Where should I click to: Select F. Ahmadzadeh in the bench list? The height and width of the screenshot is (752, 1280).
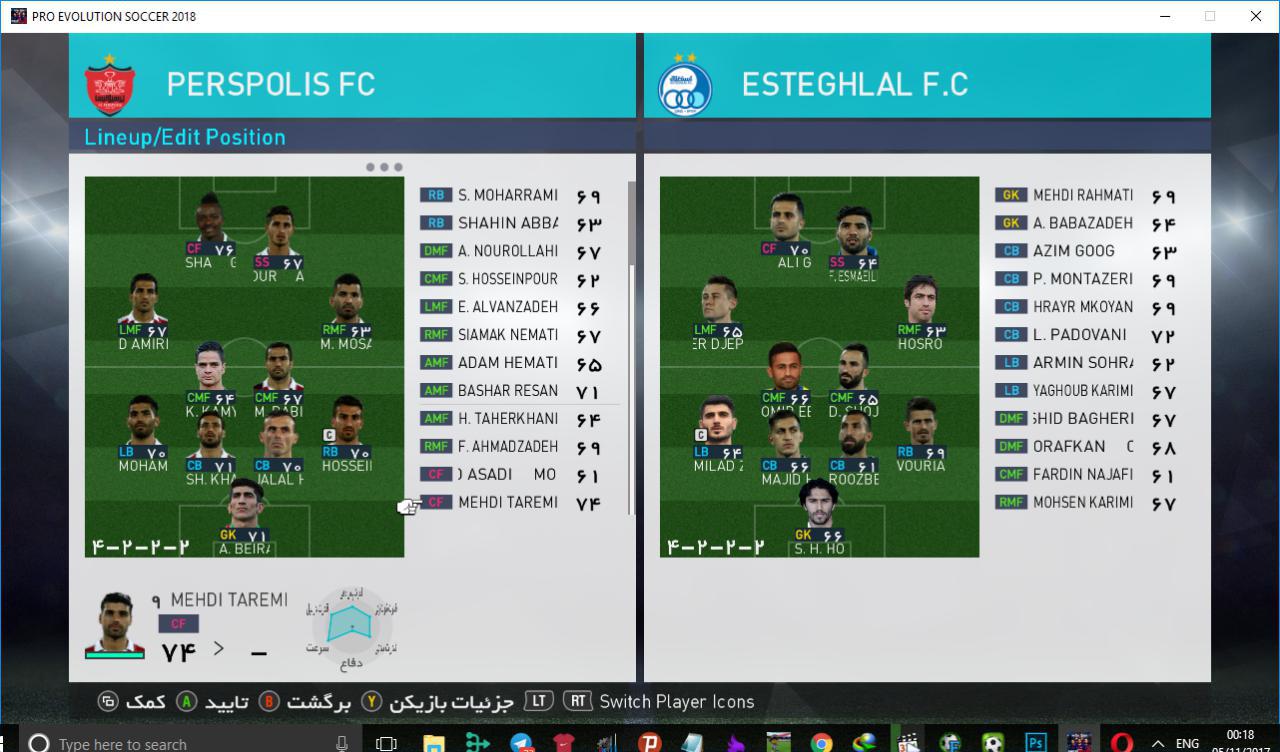coord(508,447)
